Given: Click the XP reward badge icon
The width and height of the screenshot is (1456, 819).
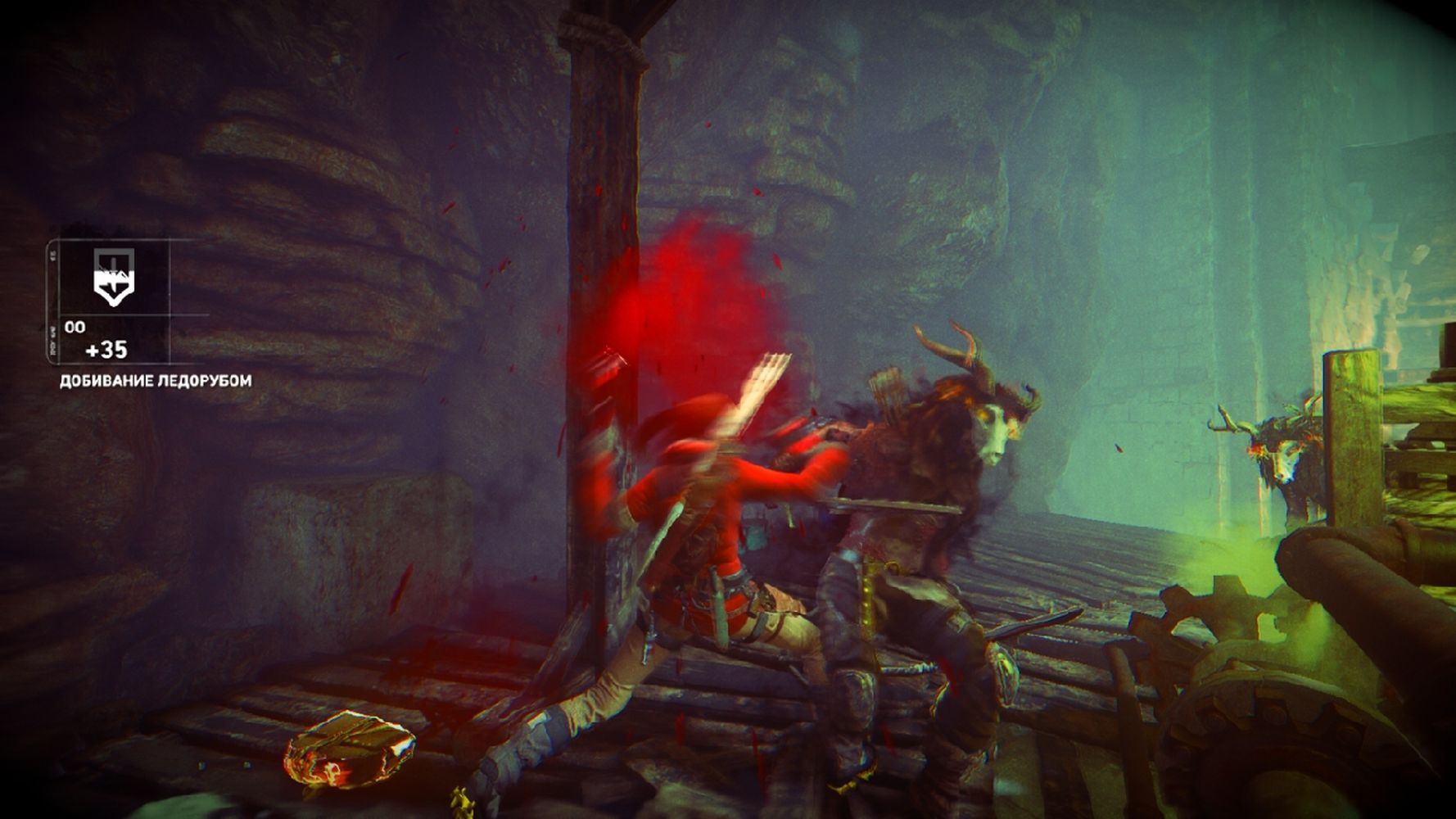Looking at the screenshot, I should pos(112,278).
